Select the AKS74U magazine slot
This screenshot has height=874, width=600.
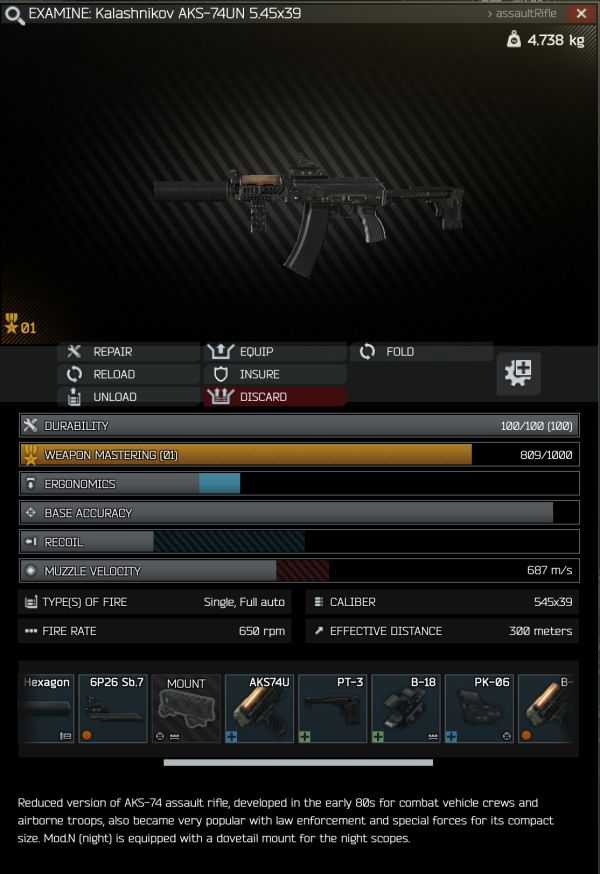coord(259,708)
